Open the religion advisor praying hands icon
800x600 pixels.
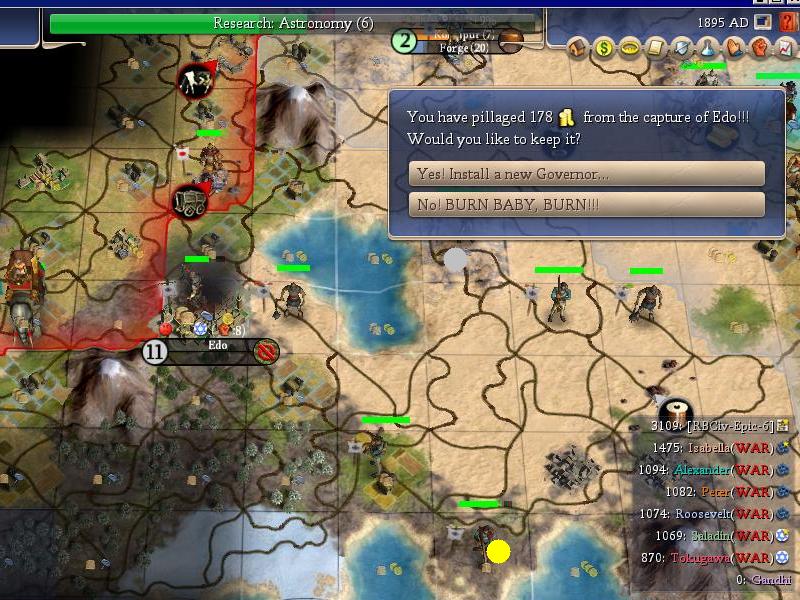[x=734, y=48]
